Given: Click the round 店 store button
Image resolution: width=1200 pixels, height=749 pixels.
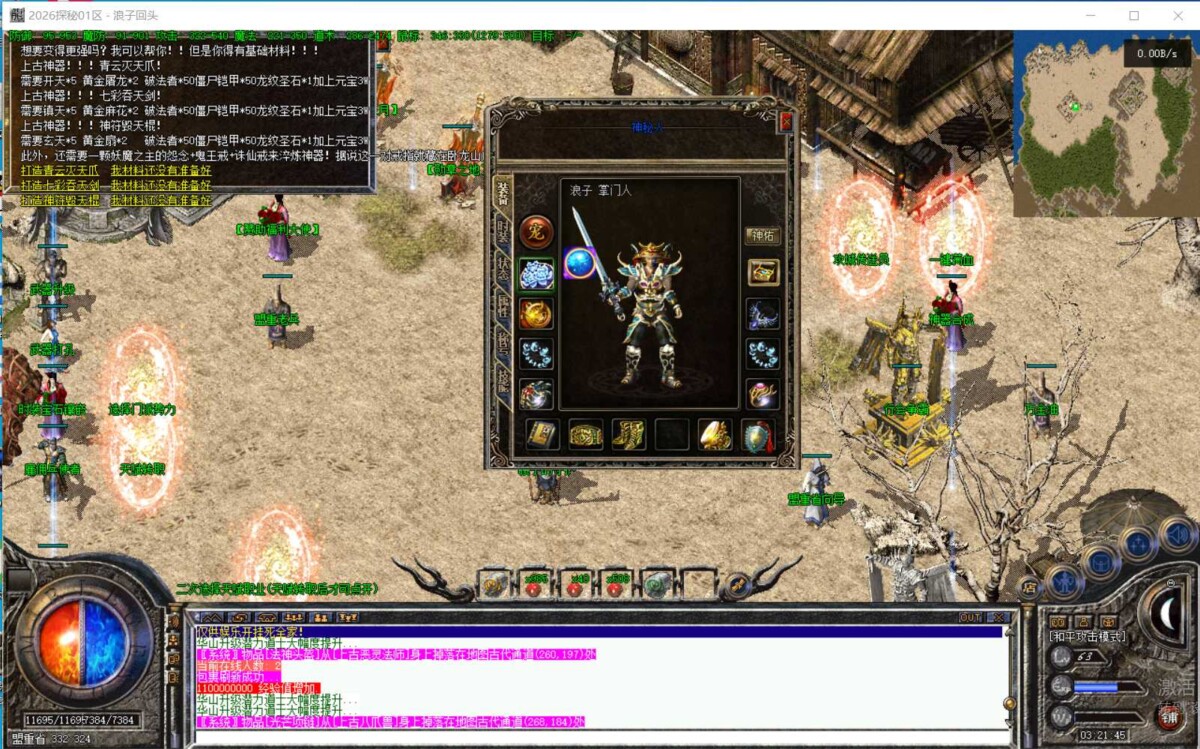Looking at the screenshot, I should tap(1028, 587).
